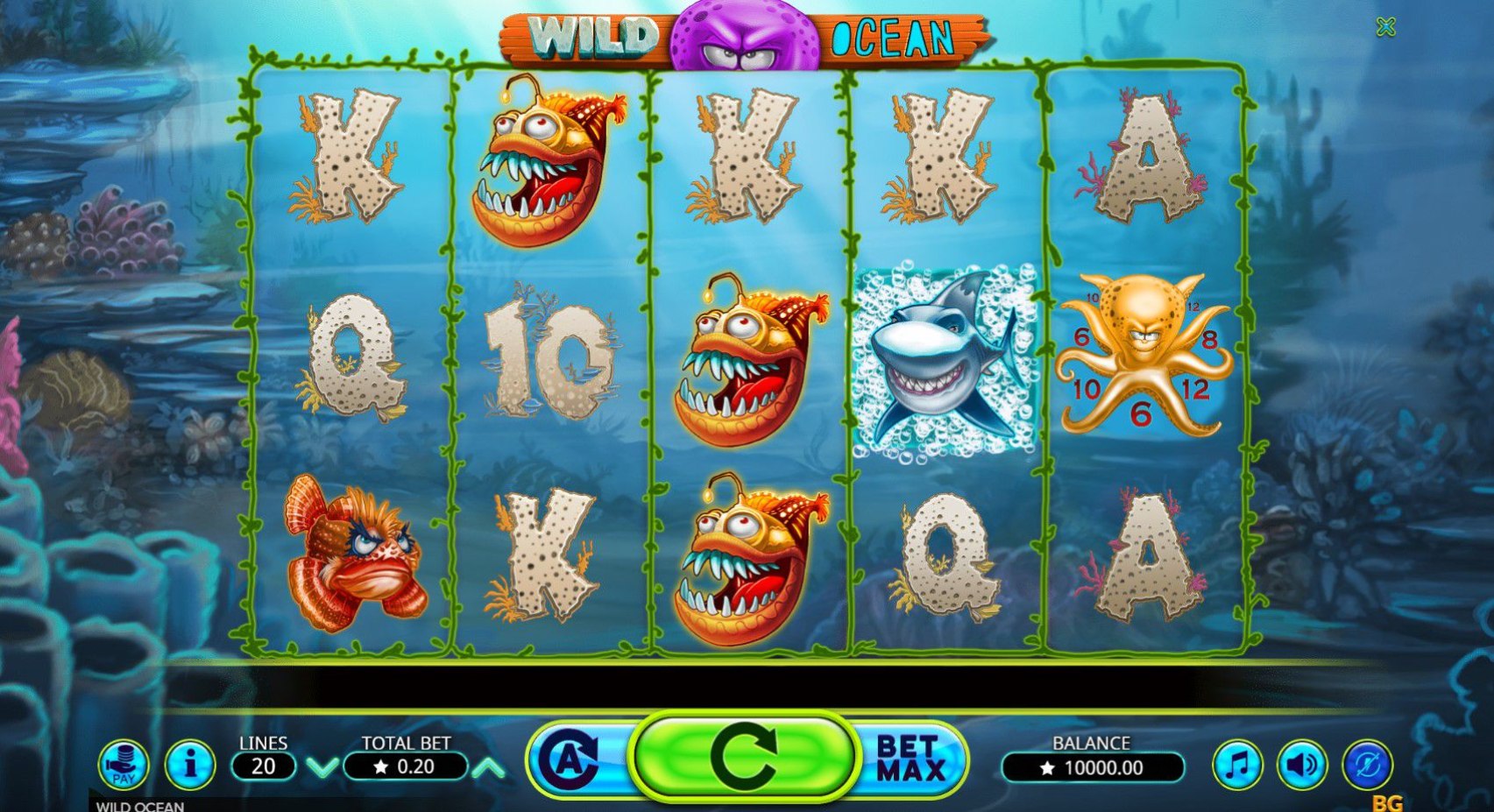Close the game with the green X
The width and height of the screenshot is (1494, 812).
[1385, 28]
